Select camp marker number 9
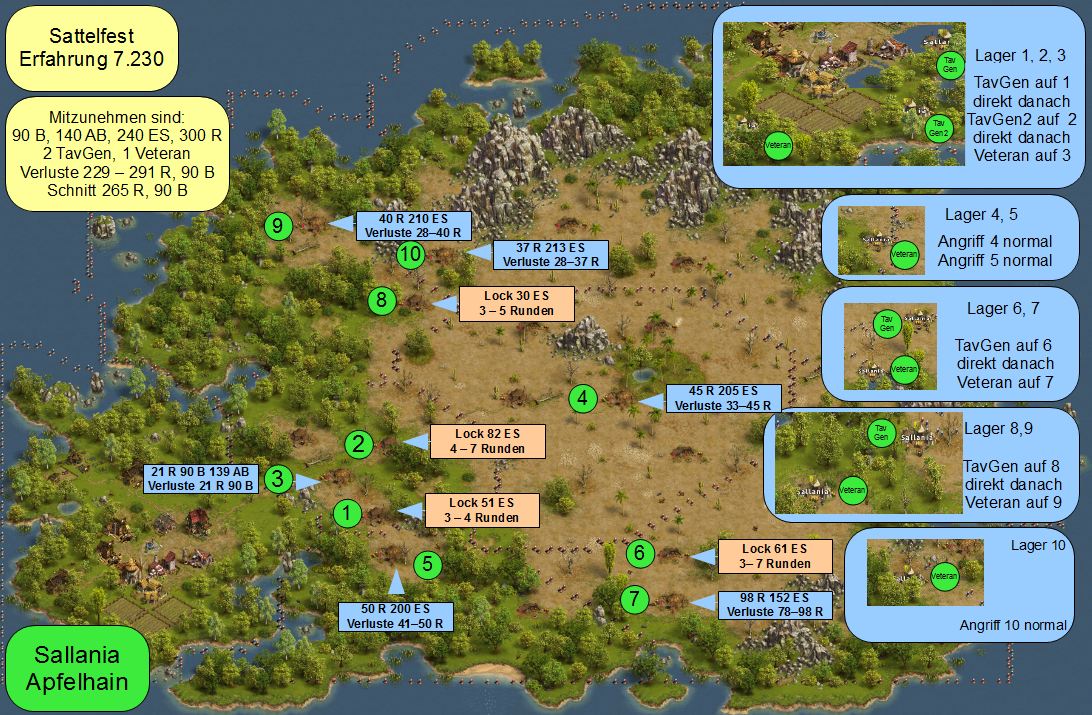1092x715 pixels. click(278, 226)
